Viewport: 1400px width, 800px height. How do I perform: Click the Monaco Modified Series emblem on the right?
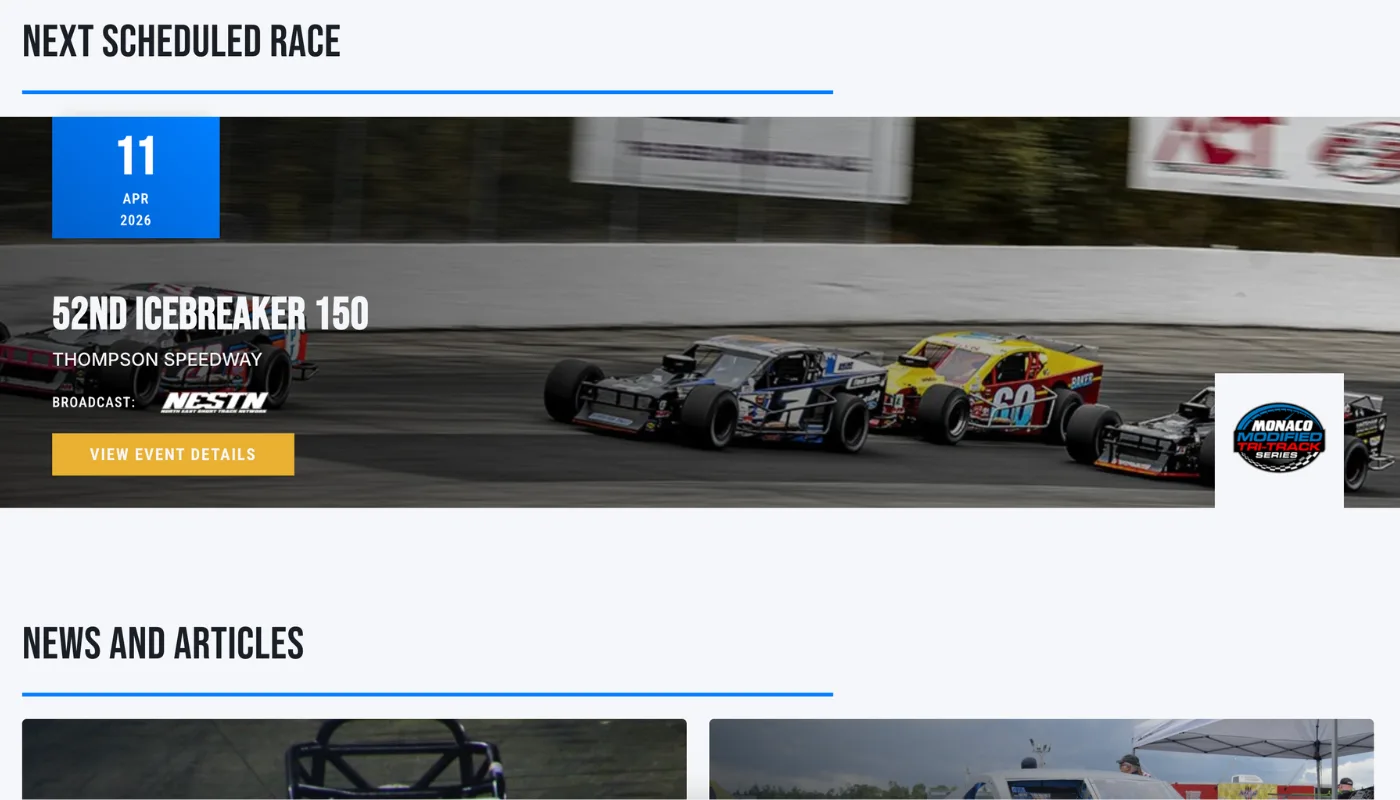click(x=1278, y=439)
